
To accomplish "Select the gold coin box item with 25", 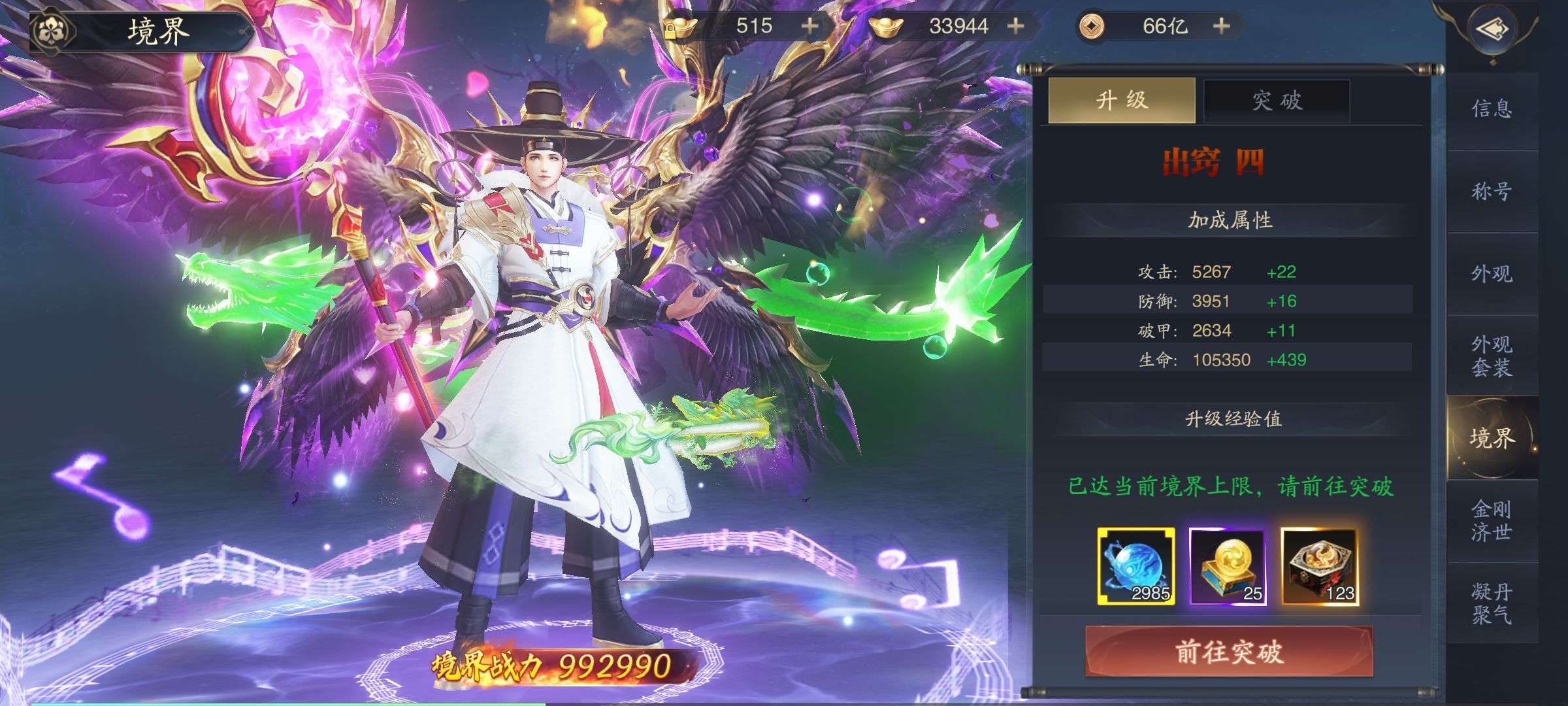I will [1228, 566].
